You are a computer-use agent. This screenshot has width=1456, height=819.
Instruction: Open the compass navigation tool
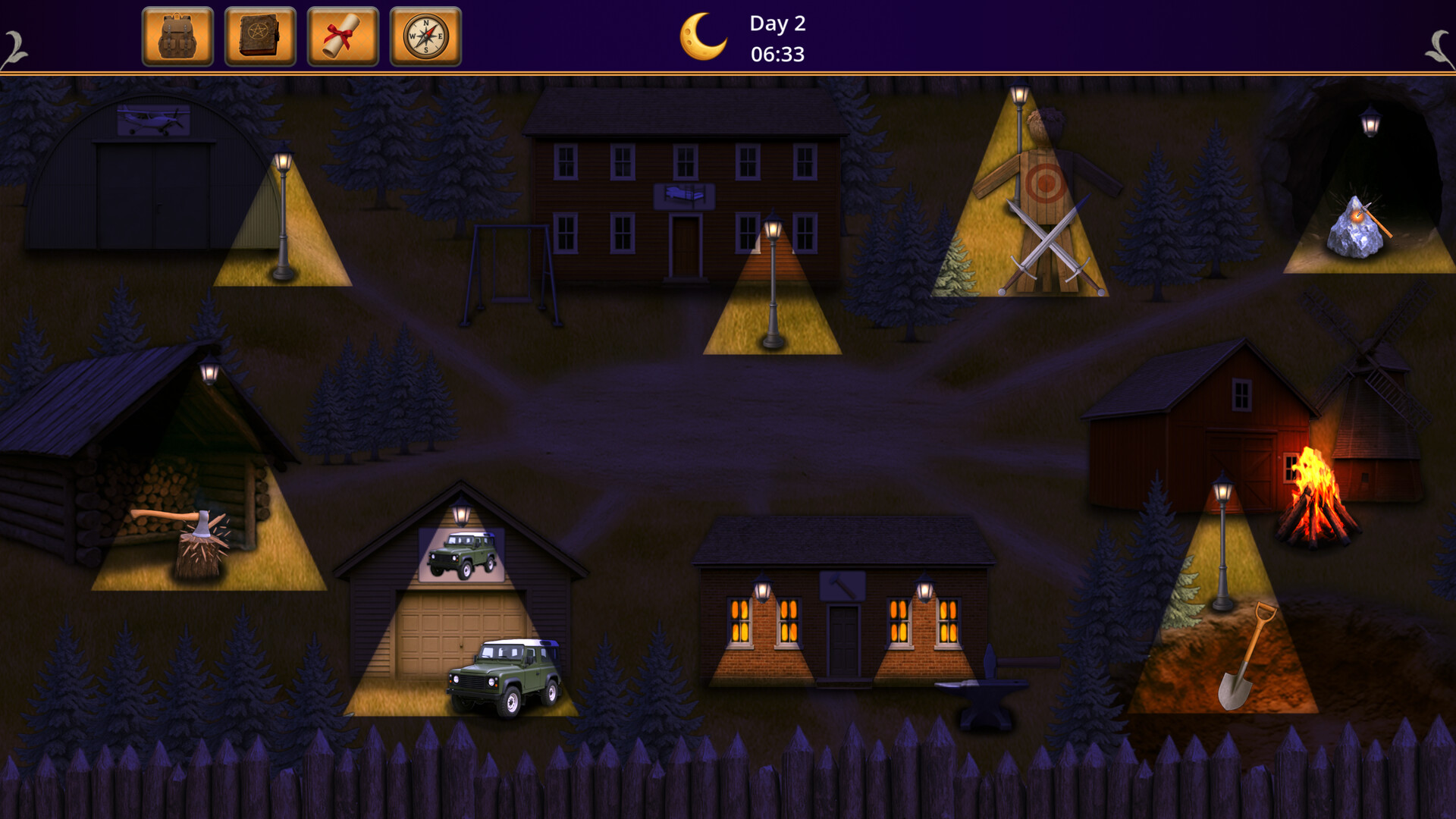tap(427, 35)
